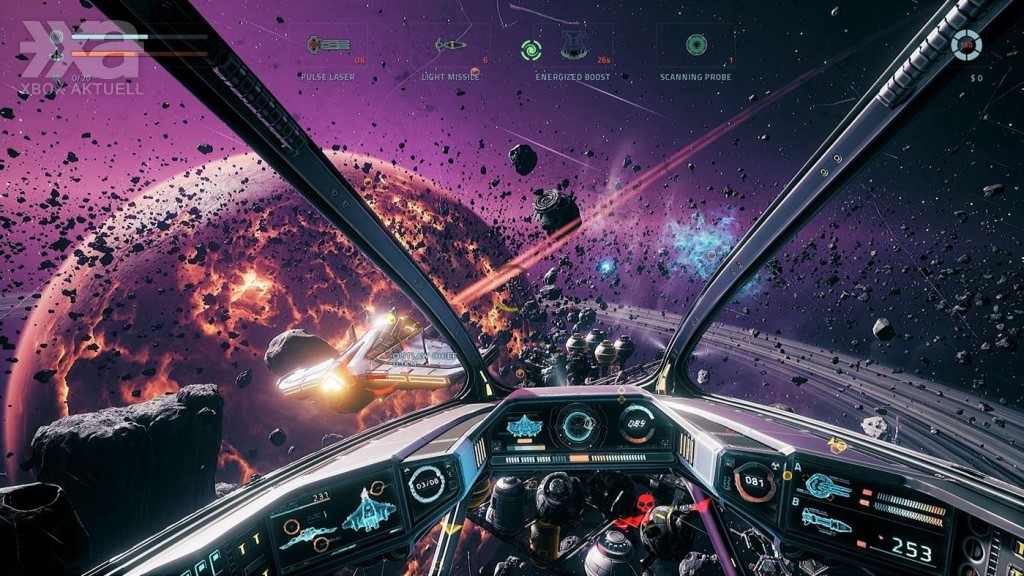Select the Pulse Laser weapon slot

tap(328, 46)
